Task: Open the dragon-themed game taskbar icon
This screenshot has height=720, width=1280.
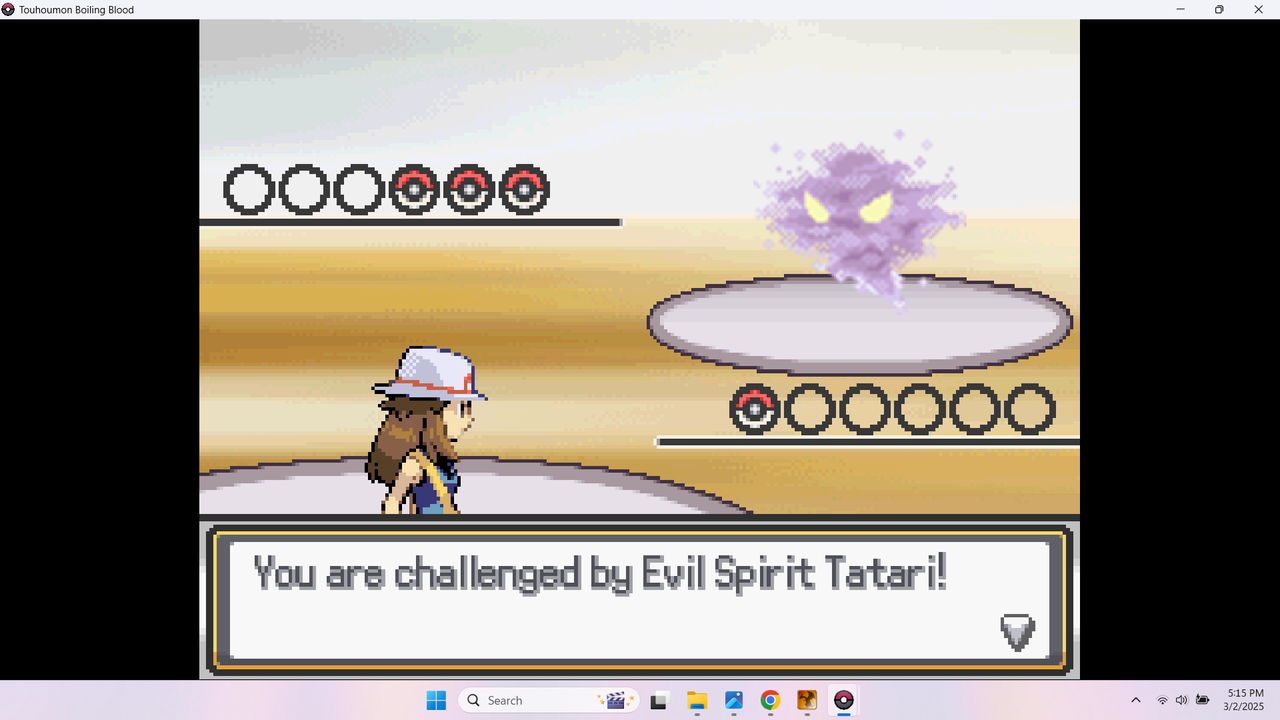Action: pos(806,700)
